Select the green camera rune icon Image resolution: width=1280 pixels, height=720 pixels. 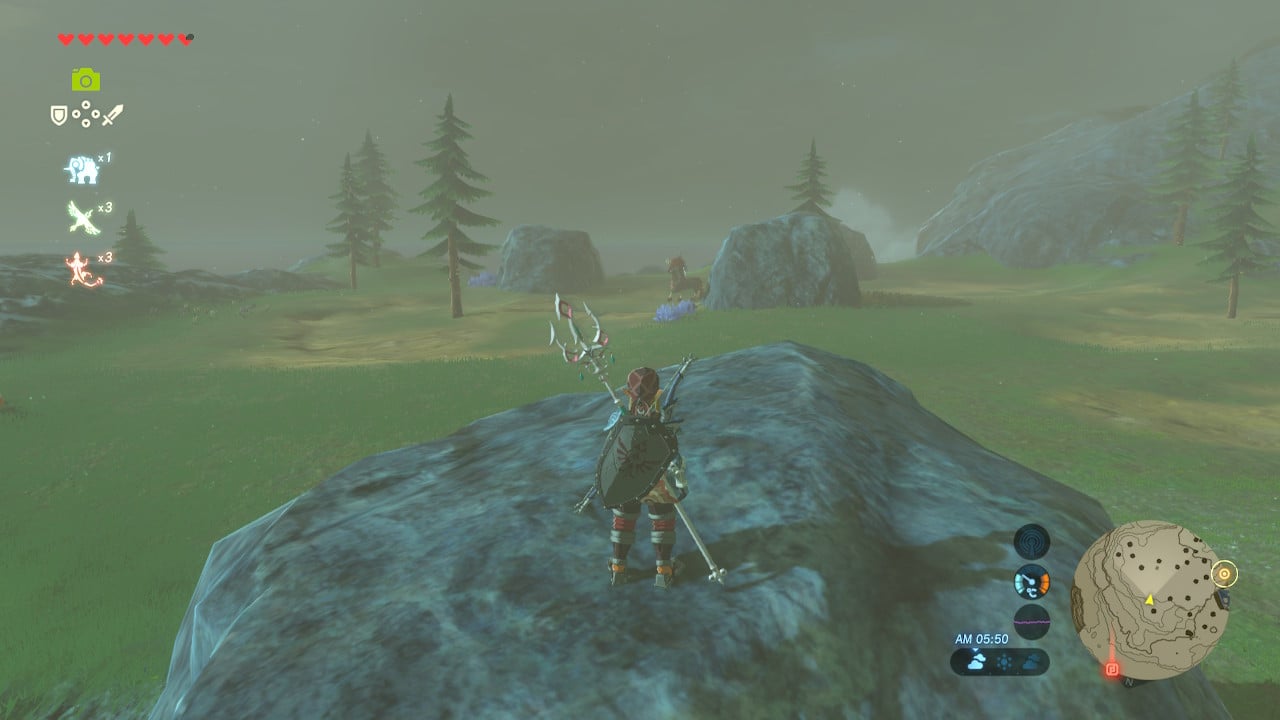coord(85,79)
